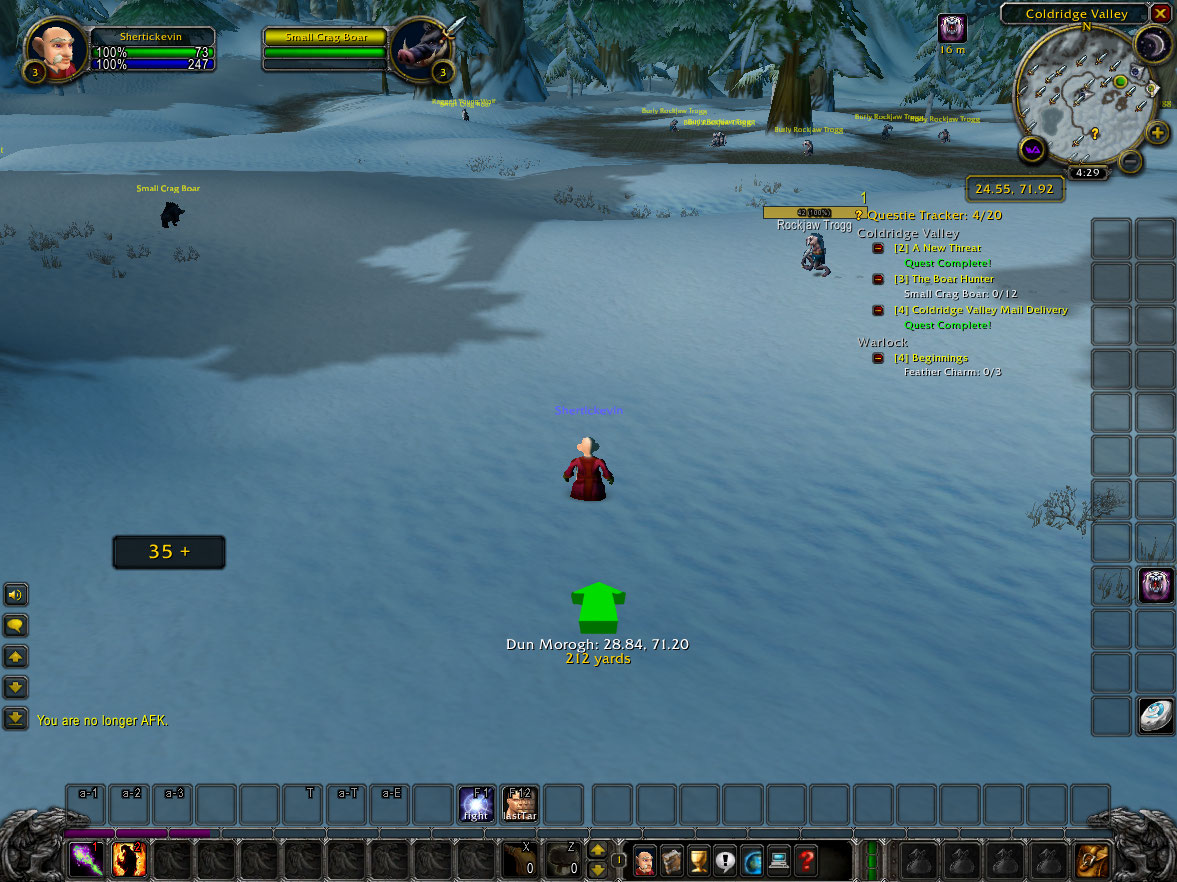Use the hearthstone item on the side bar

pyautogui.click(x=1156, y=716)
